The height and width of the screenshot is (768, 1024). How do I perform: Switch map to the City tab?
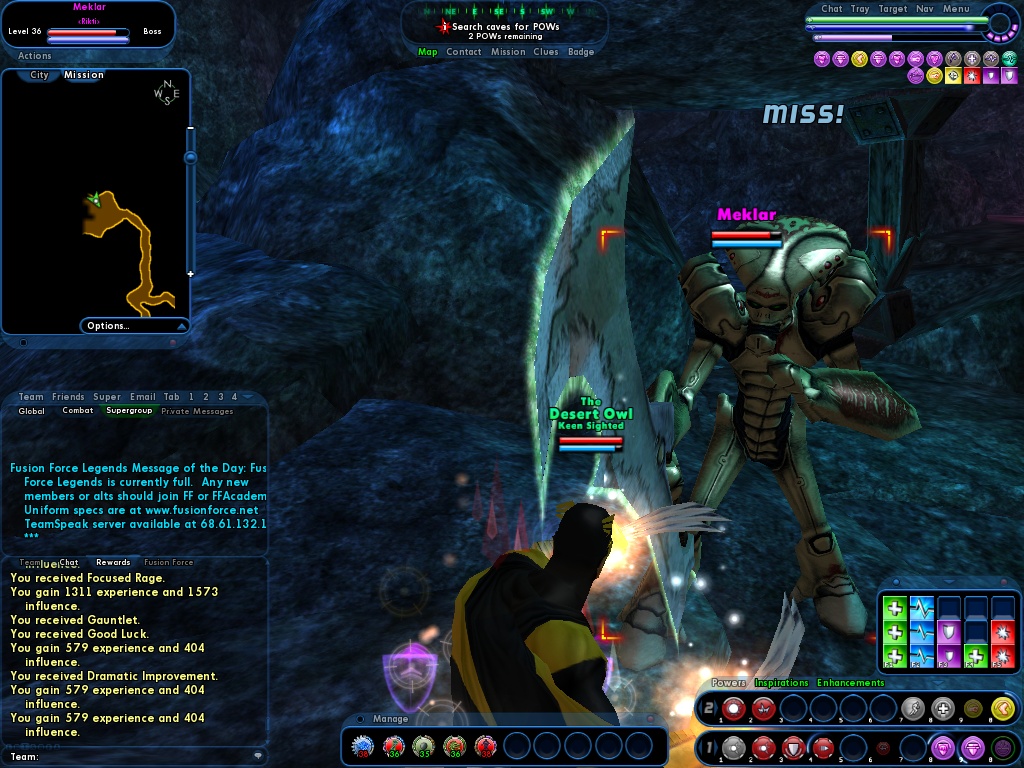pyautogui.click(x=39, y=75)
